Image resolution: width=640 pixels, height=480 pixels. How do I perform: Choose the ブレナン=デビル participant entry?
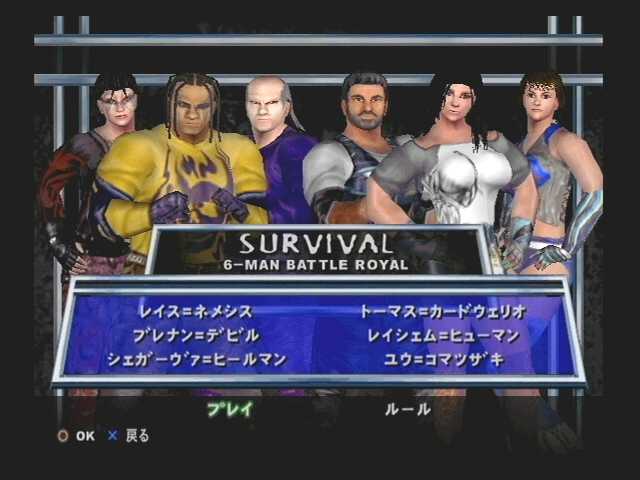pyautogui.click(x=196, y=335)
